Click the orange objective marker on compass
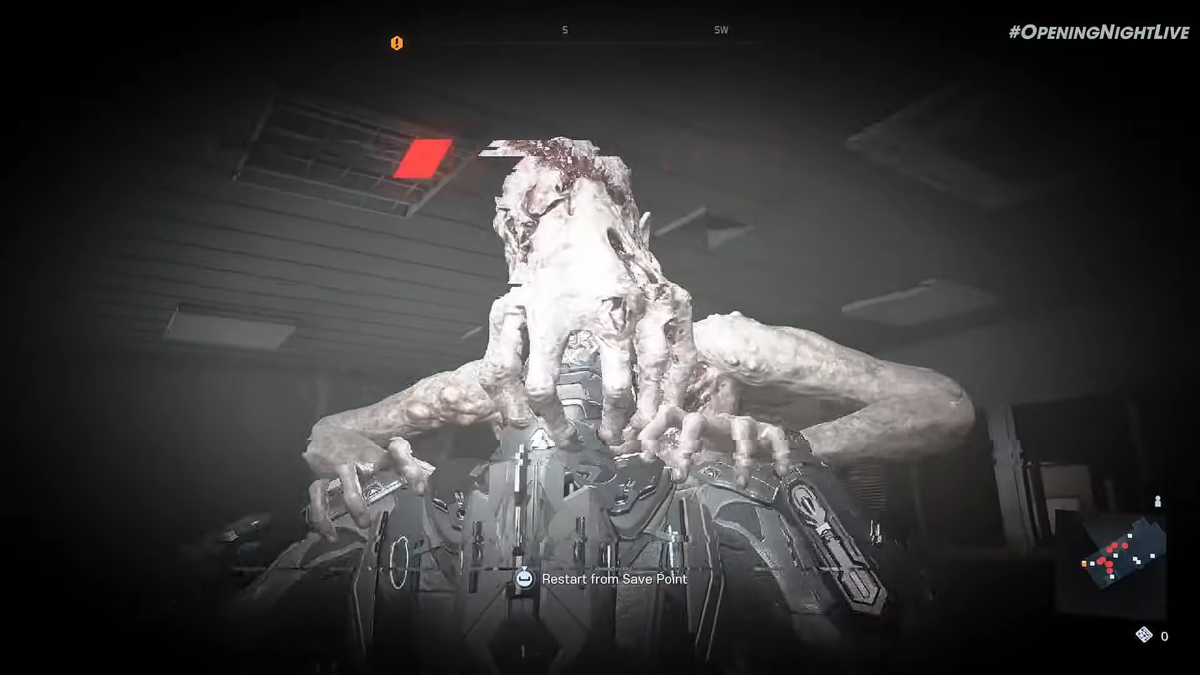The width and height of the screenshot is (1200, 675). 397,43
